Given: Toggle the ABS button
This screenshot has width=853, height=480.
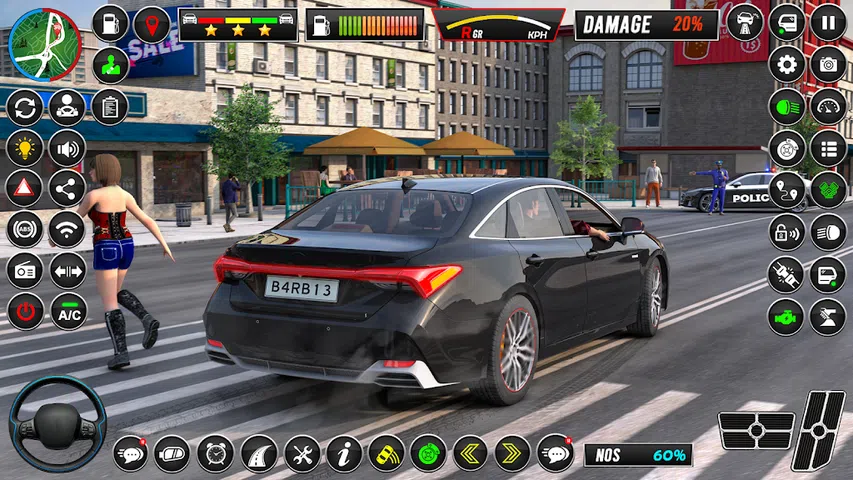Looking at the screenshot, I should [x=25, y=229].
